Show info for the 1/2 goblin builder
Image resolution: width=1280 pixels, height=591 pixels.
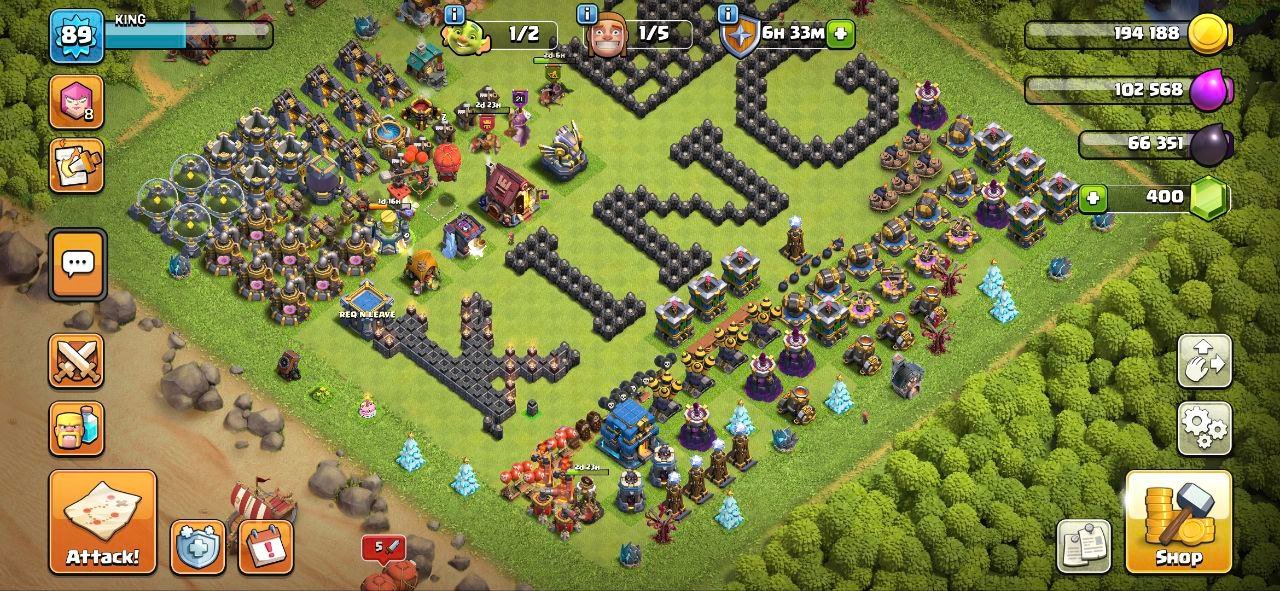point(455,14)
